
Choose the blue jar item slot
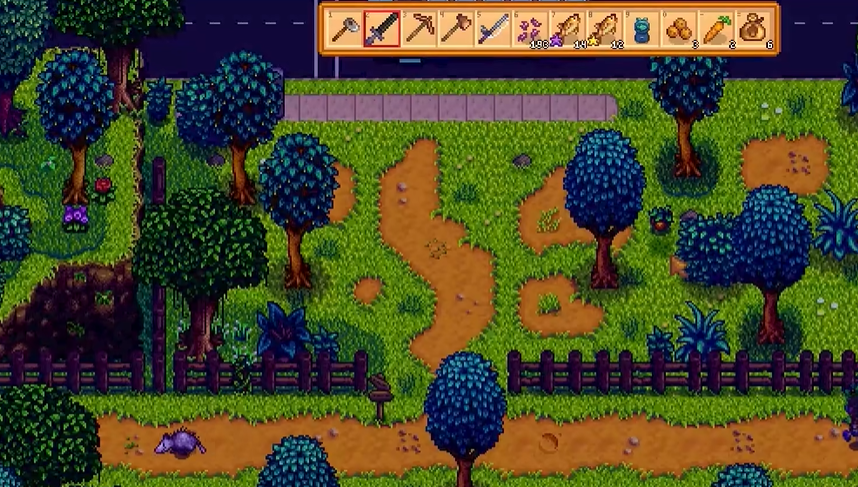641,29
